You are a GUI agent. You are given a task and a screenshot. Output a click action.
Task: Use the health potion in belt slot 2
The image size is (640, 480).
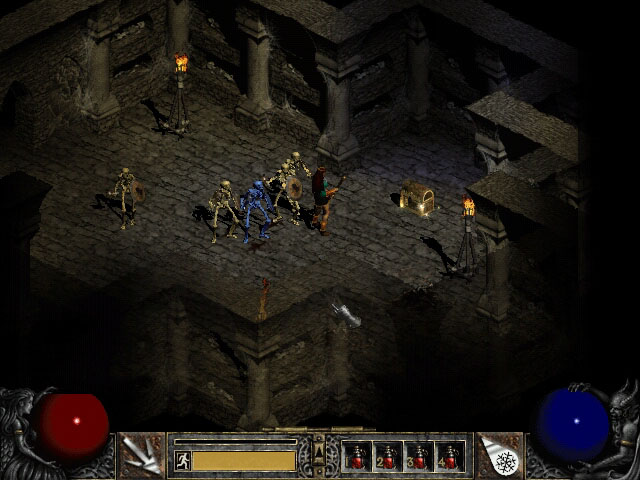point(387,456)
